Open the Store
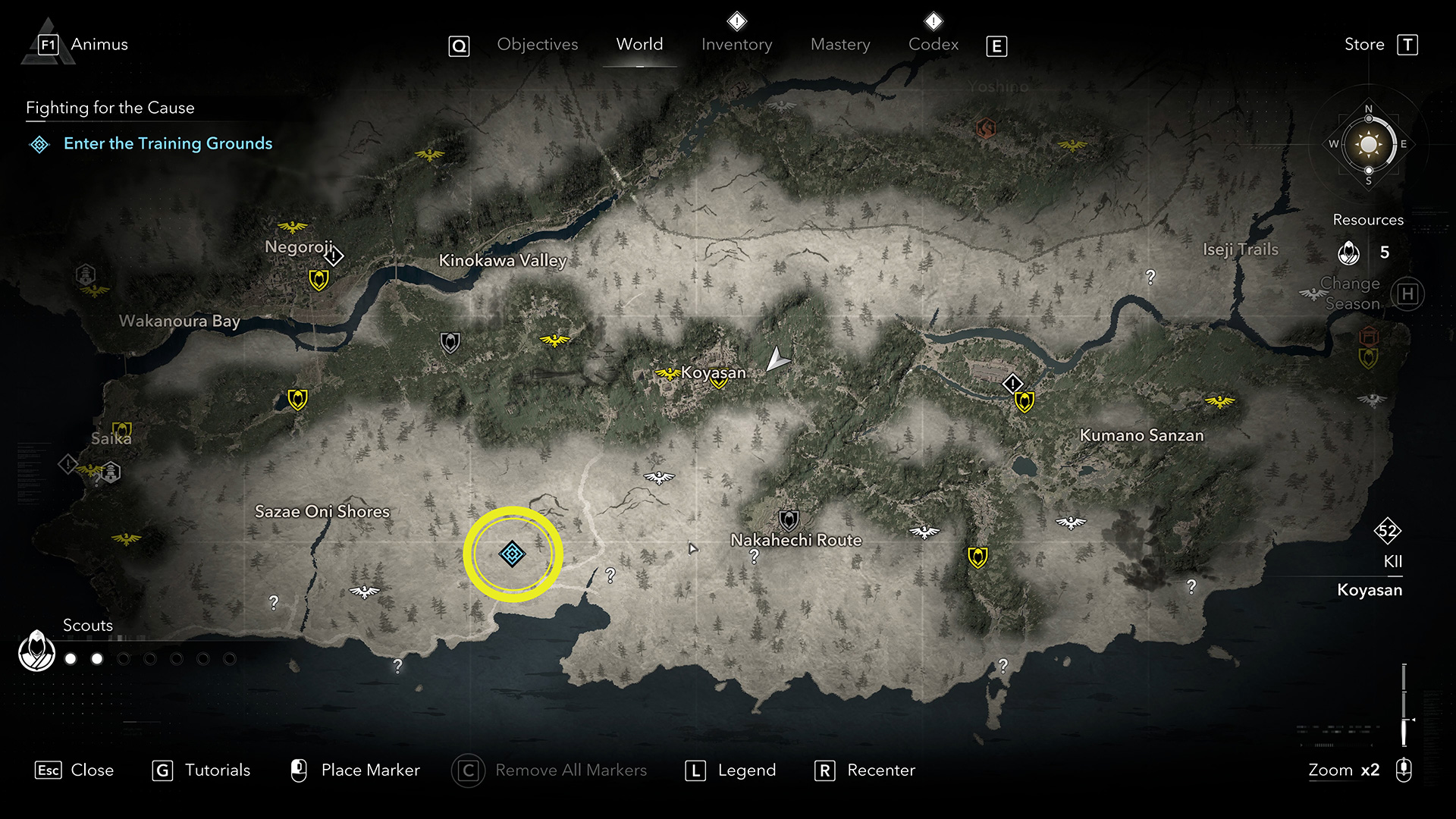Viewport: 1456px width, 819px height. (1364, 45)
